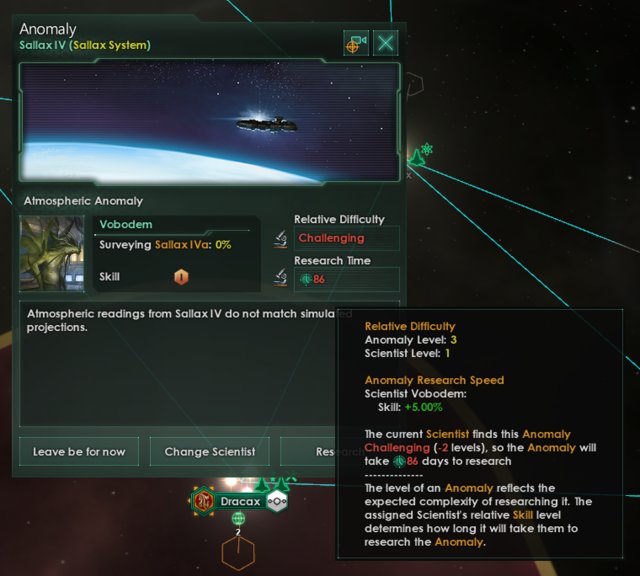Choose Leave be for now
The width and height of the screenshot is (640, 576).
point(79,451)
